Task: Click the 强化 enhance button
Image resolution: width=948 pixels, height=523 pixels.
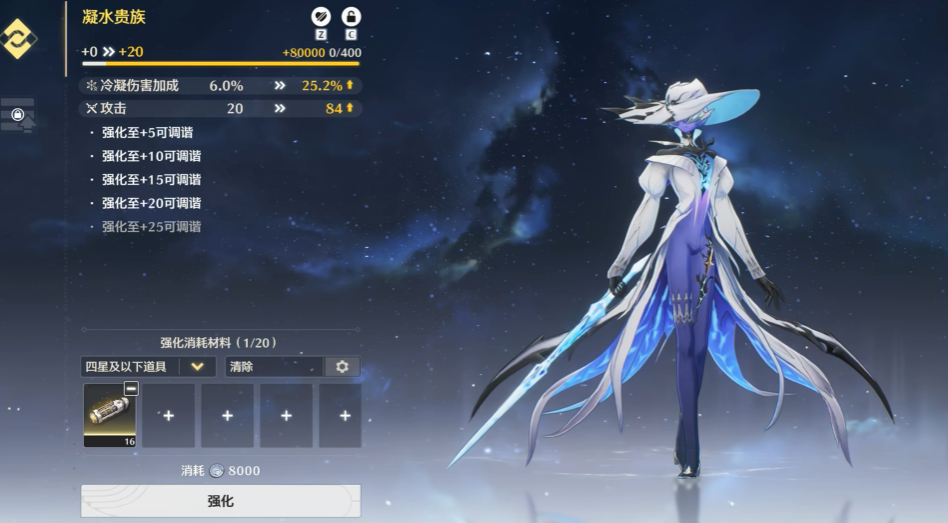Action: (220, 501)
